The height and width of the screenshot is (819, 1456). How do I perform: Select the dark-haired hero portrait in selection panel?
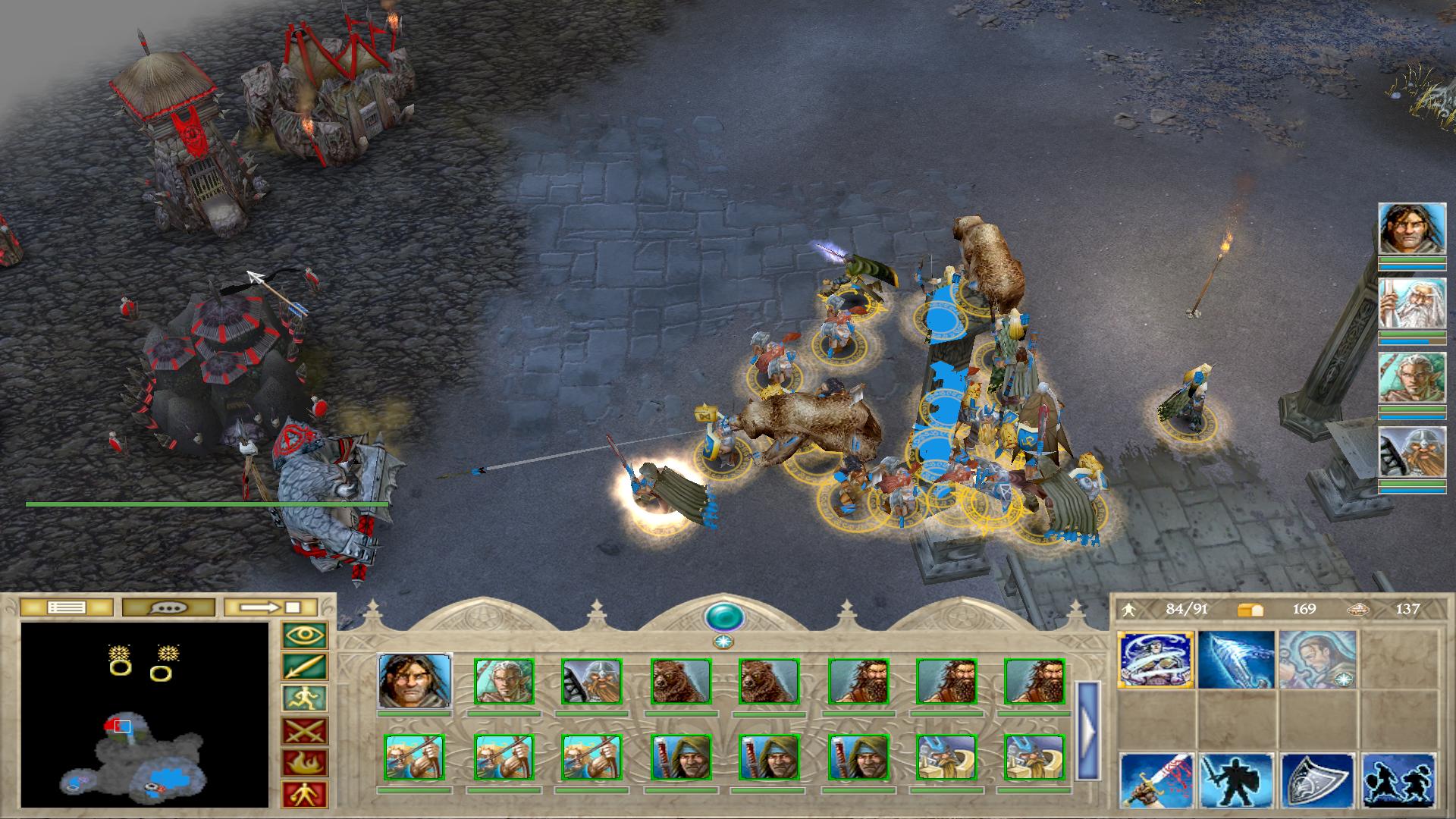415,681
